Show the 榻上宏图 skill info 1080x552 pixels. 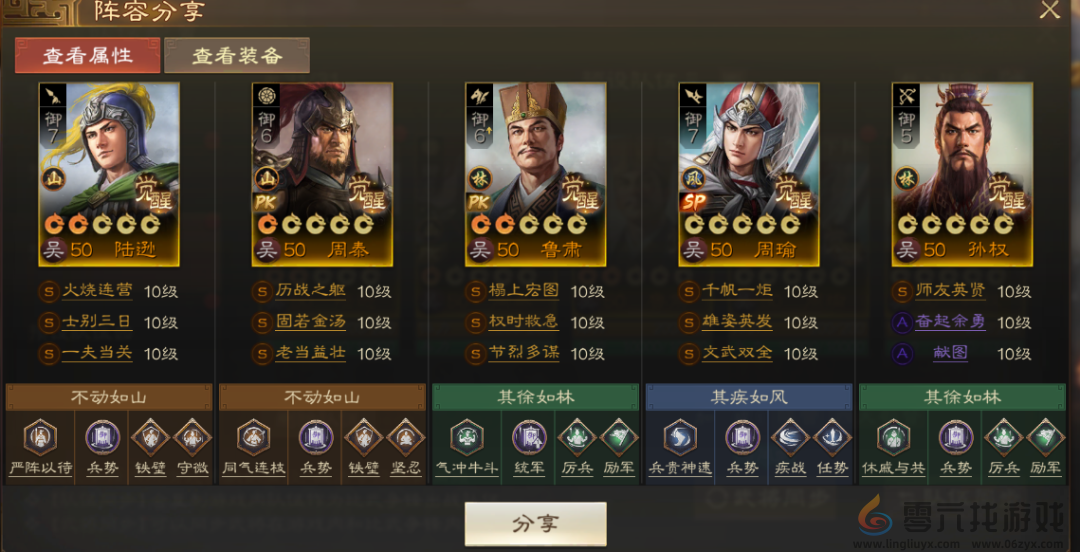tap(524, 292)
